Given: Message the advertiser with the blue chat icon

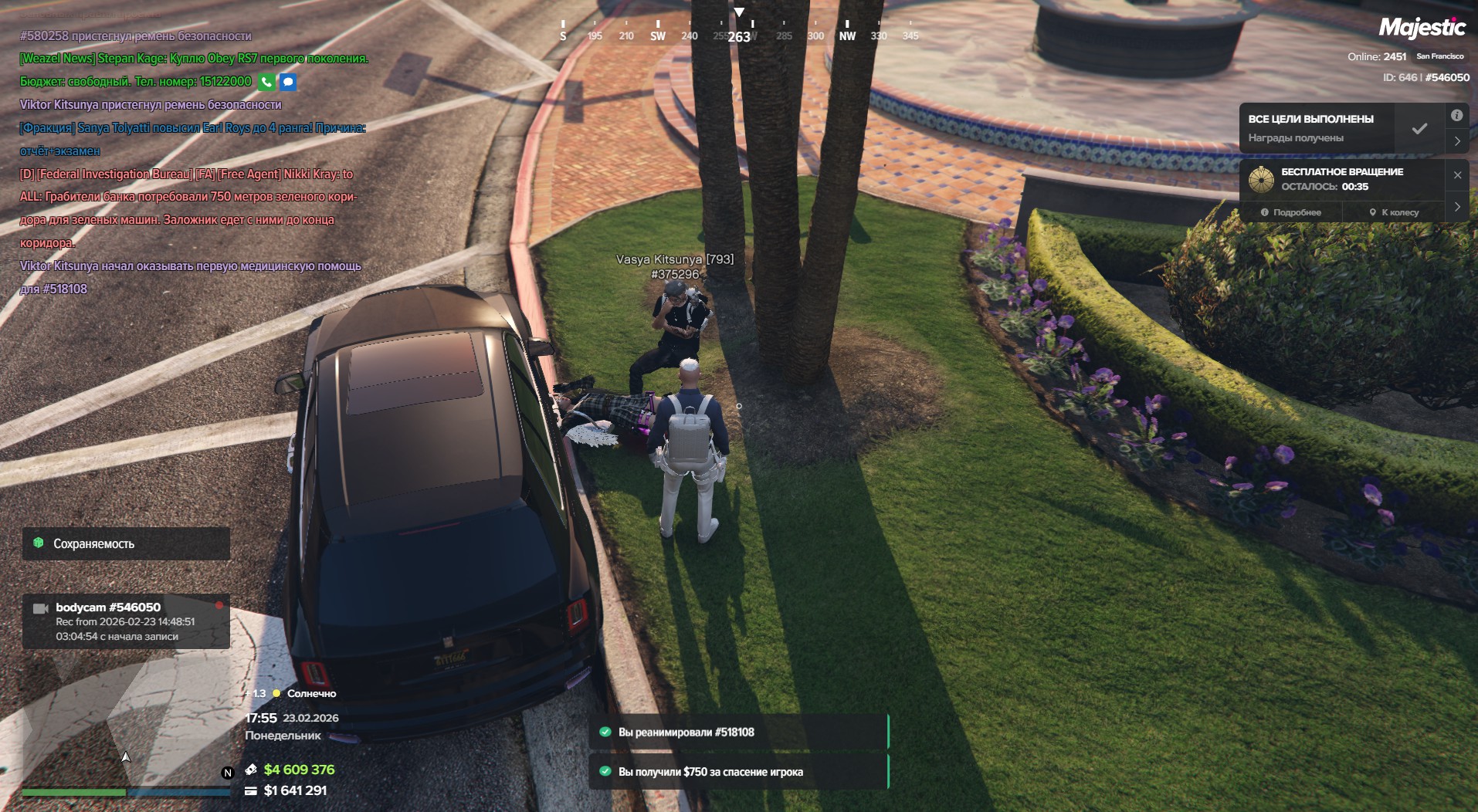Looking at the screenshot, I should tap(288, 82).
